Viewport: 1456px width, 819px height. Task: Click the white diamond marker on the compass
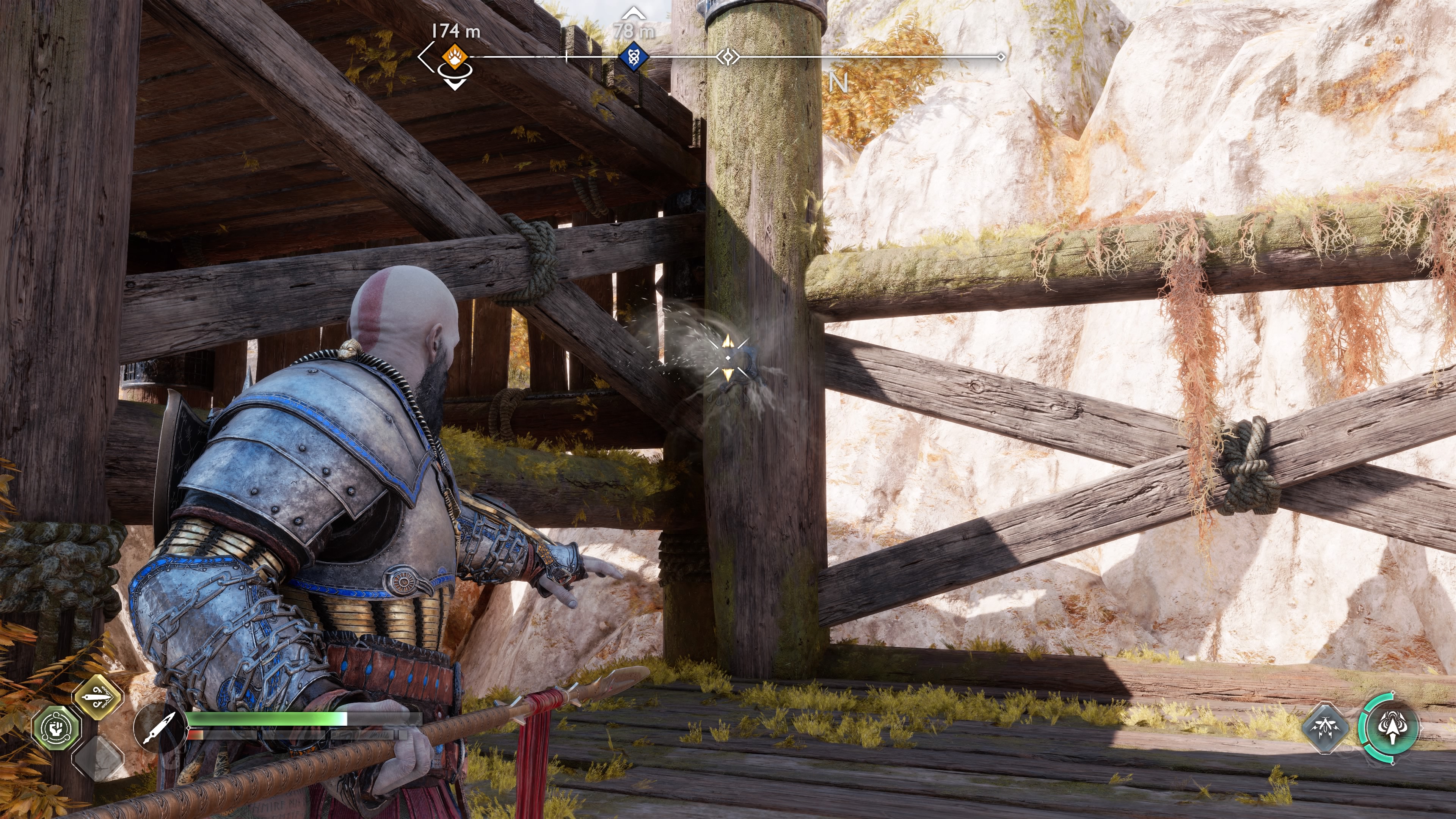(x=728, y=56)
